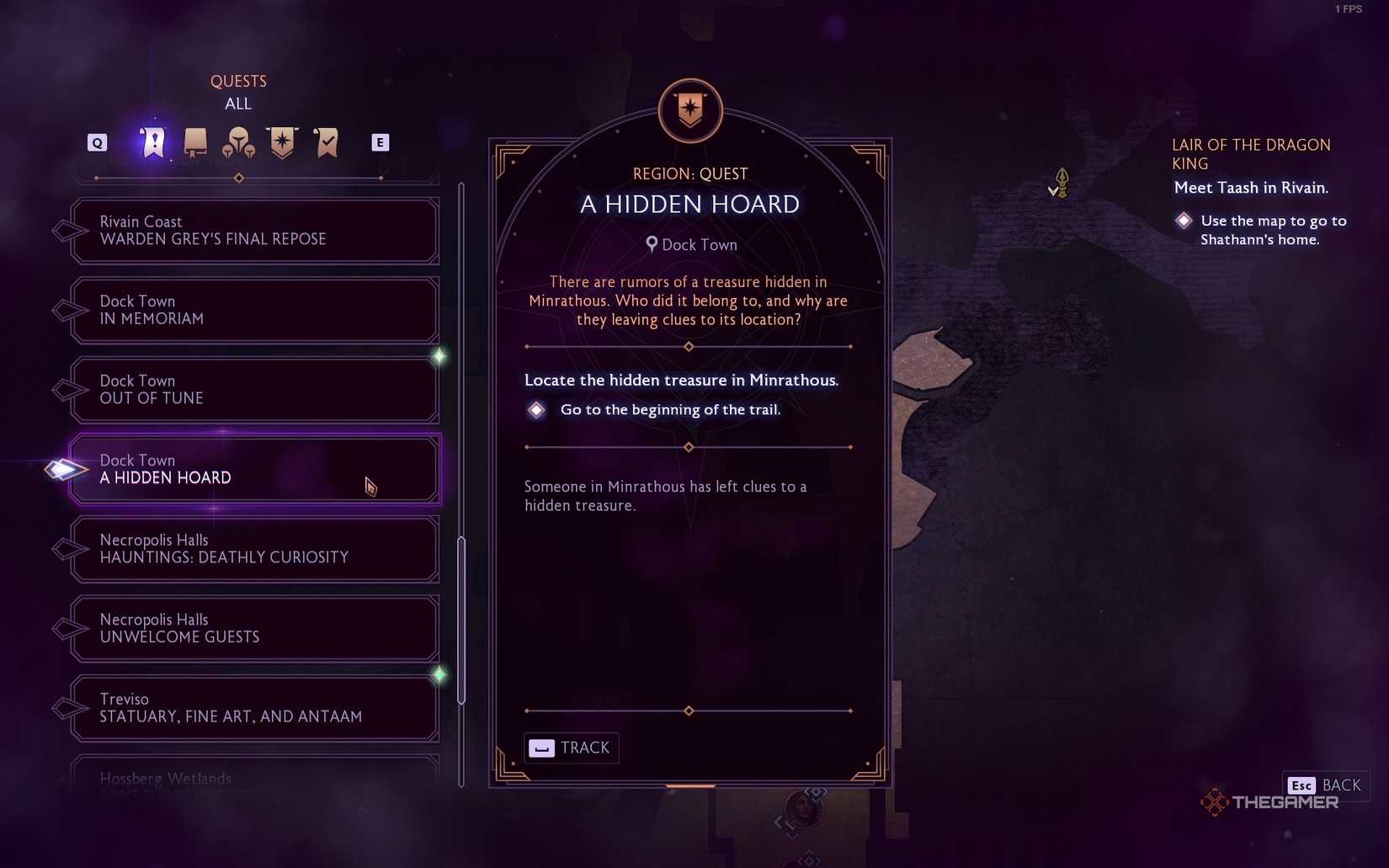
Task: Open the codex book filter icon
Action: pos(195,142)
